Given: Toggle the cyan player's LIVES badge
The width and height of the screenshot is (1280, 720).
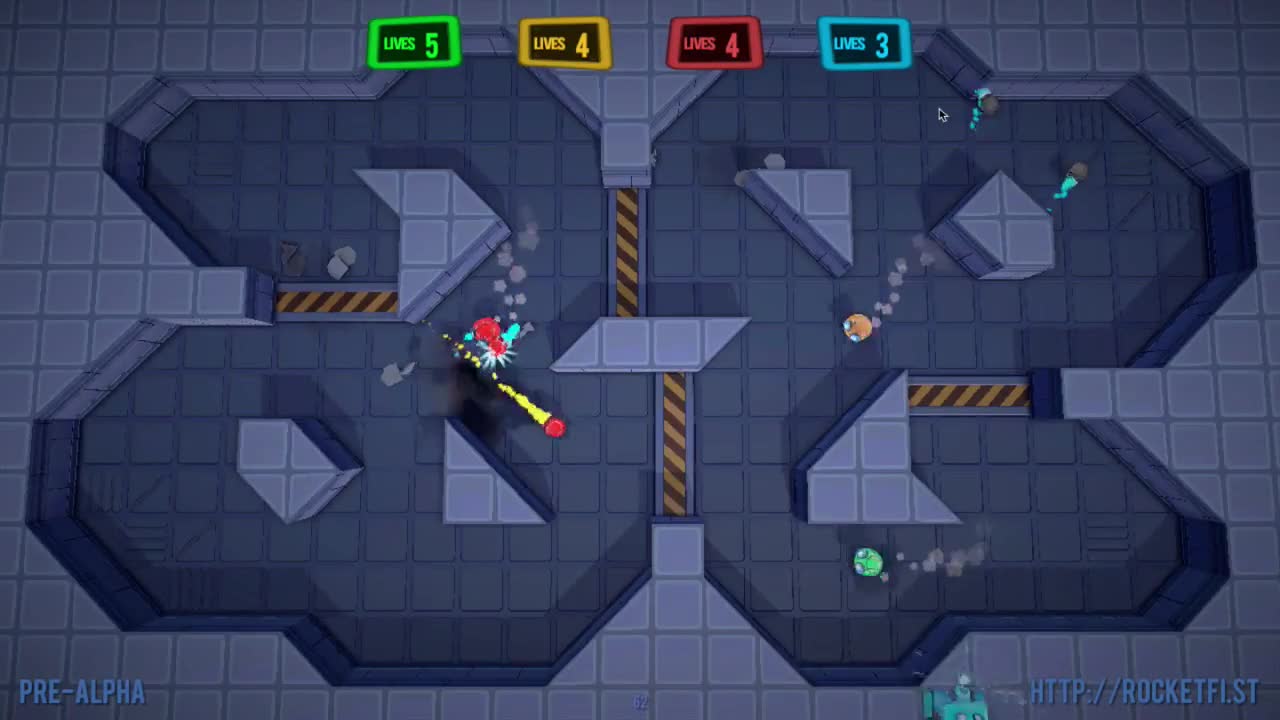Looking at the screenshot, I should (x=864, y=43).
